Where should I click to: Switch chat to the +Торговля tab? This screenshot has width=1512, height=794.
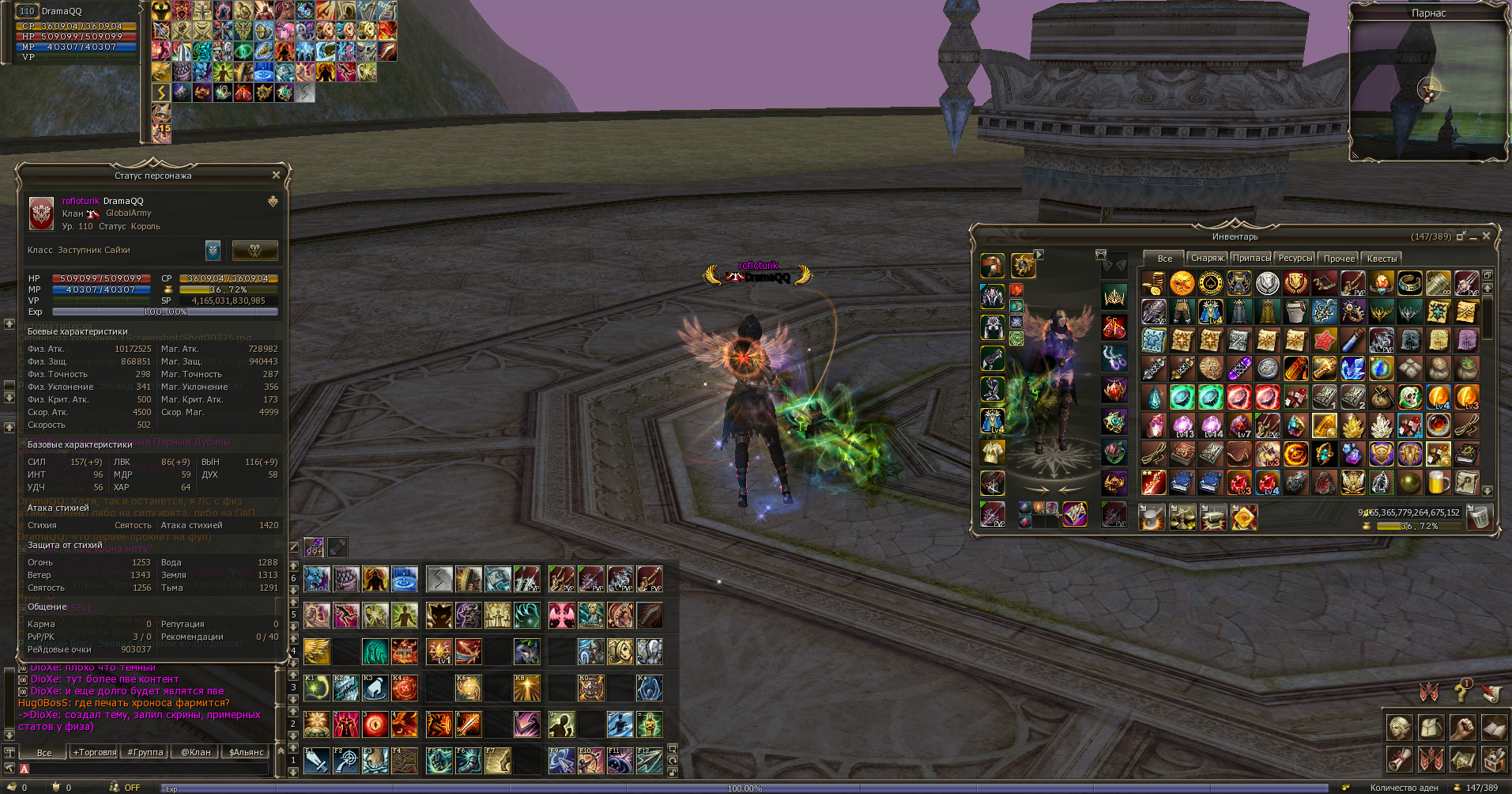point(95,752)
